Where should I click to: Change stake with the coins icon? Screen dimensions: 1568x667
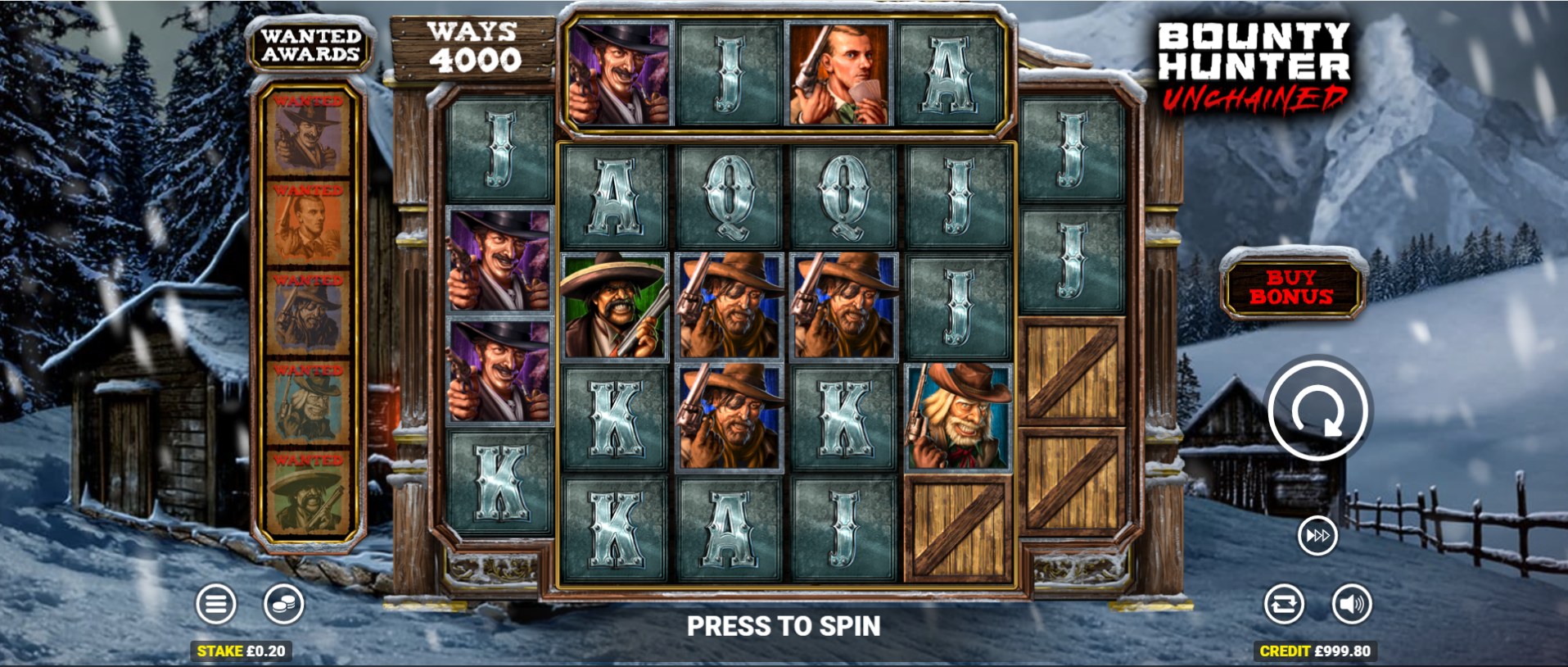point(283,605)
